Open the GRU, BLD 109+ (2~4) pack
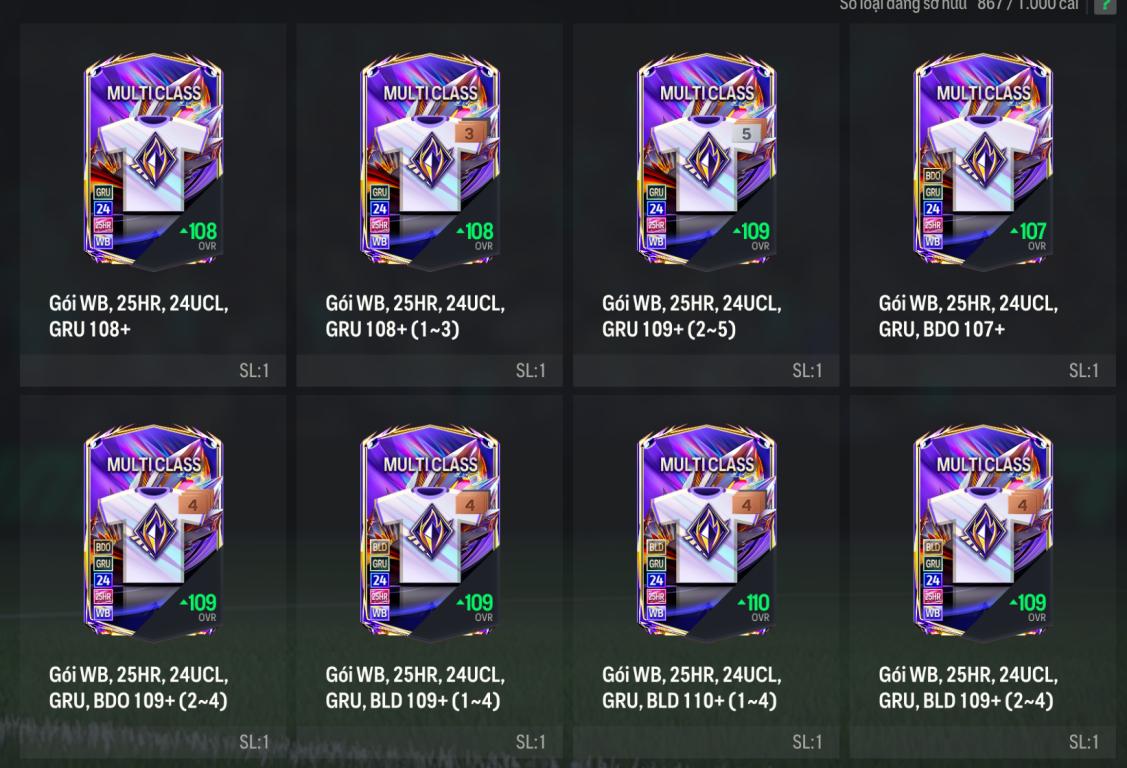 [982, 532]
